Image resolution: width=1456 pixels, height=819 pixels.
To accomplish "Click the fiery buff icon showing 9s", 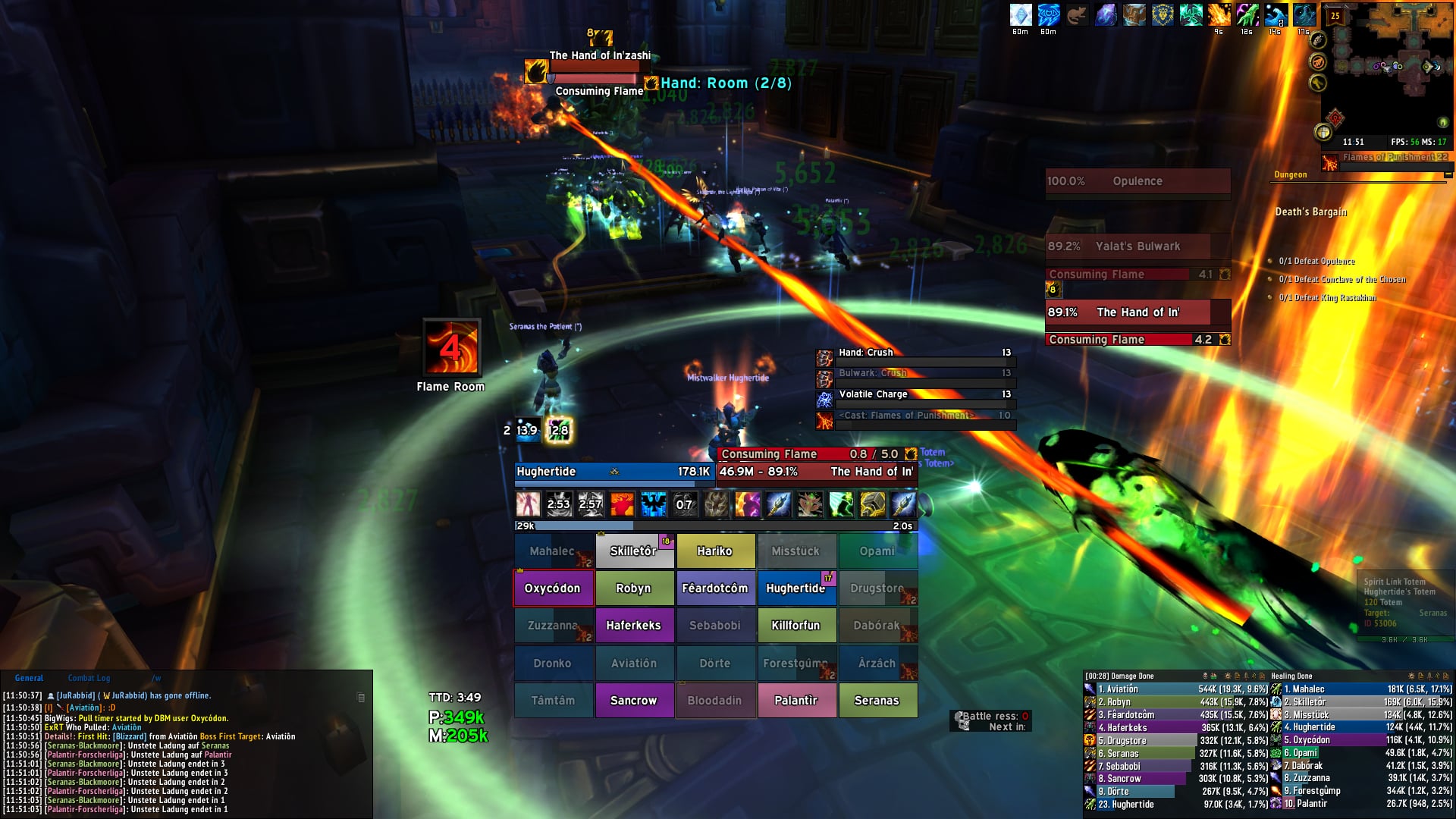I will (x=1219, y=15).
